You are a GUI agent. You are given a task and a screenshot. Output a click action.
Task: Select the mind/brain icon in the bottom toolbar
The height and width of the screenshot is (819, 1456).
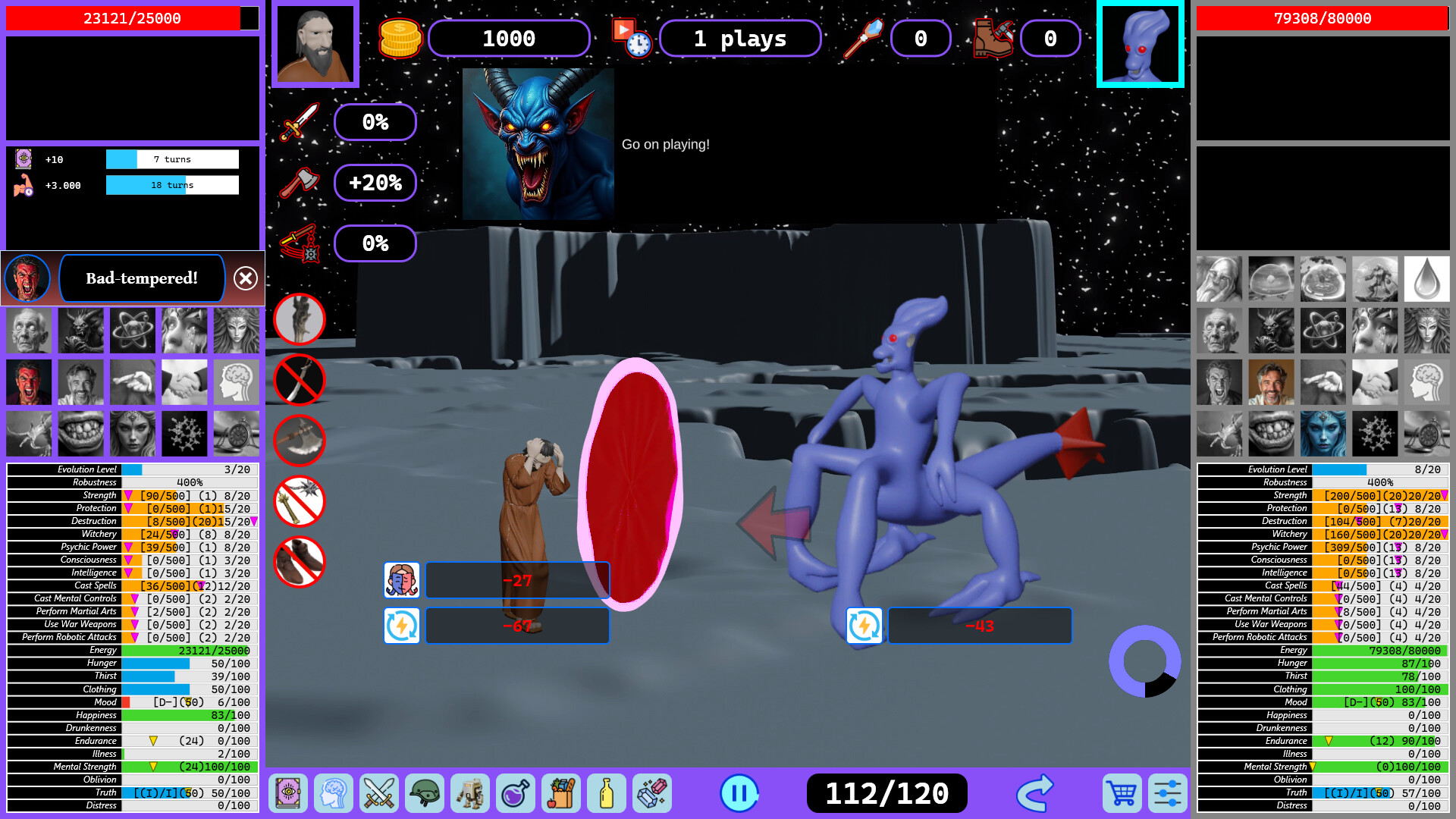(x=334, y=793)
